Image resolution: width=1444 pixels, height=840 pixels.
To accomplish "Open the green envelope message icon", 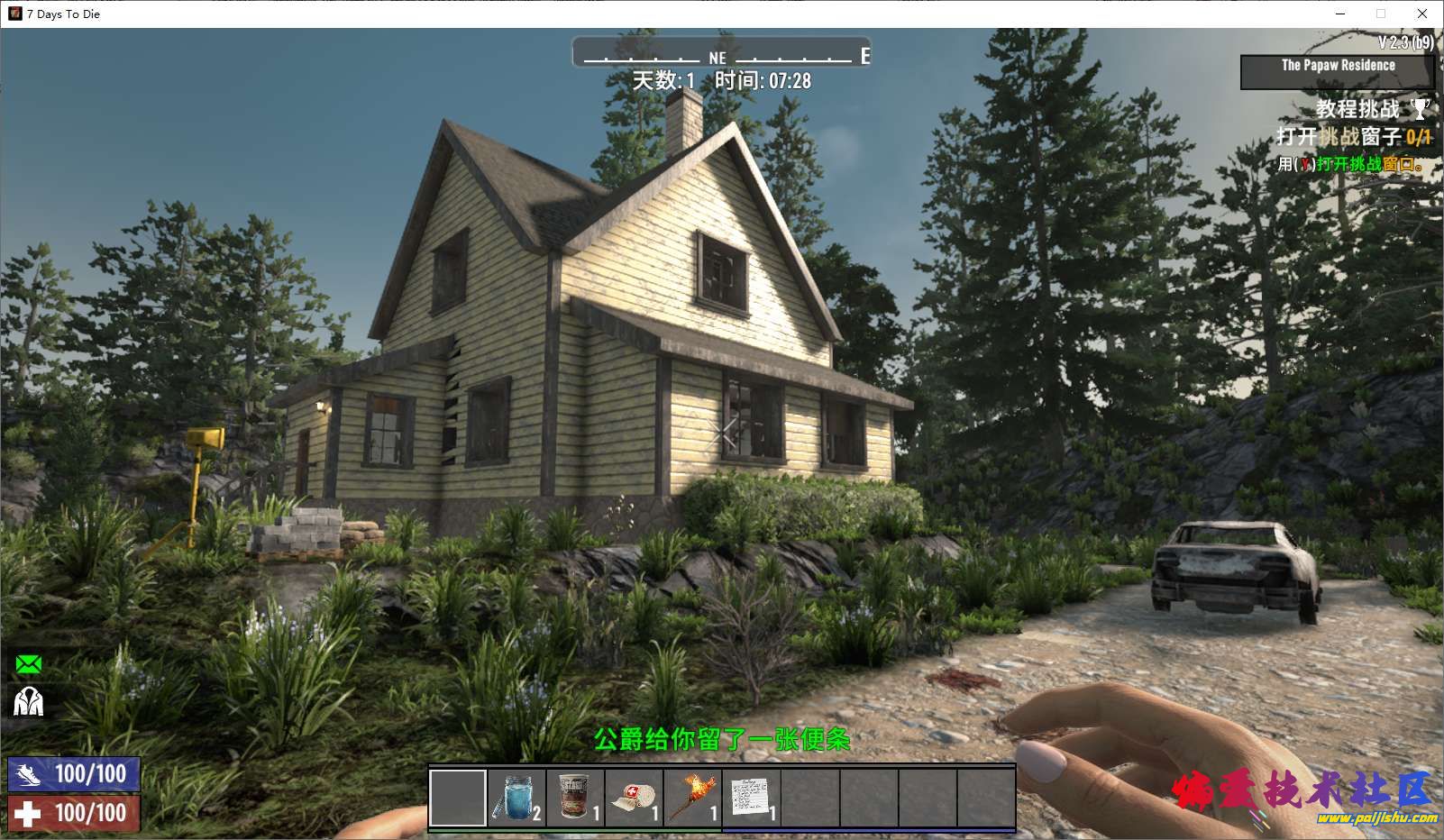I will (x=29, y=665).
